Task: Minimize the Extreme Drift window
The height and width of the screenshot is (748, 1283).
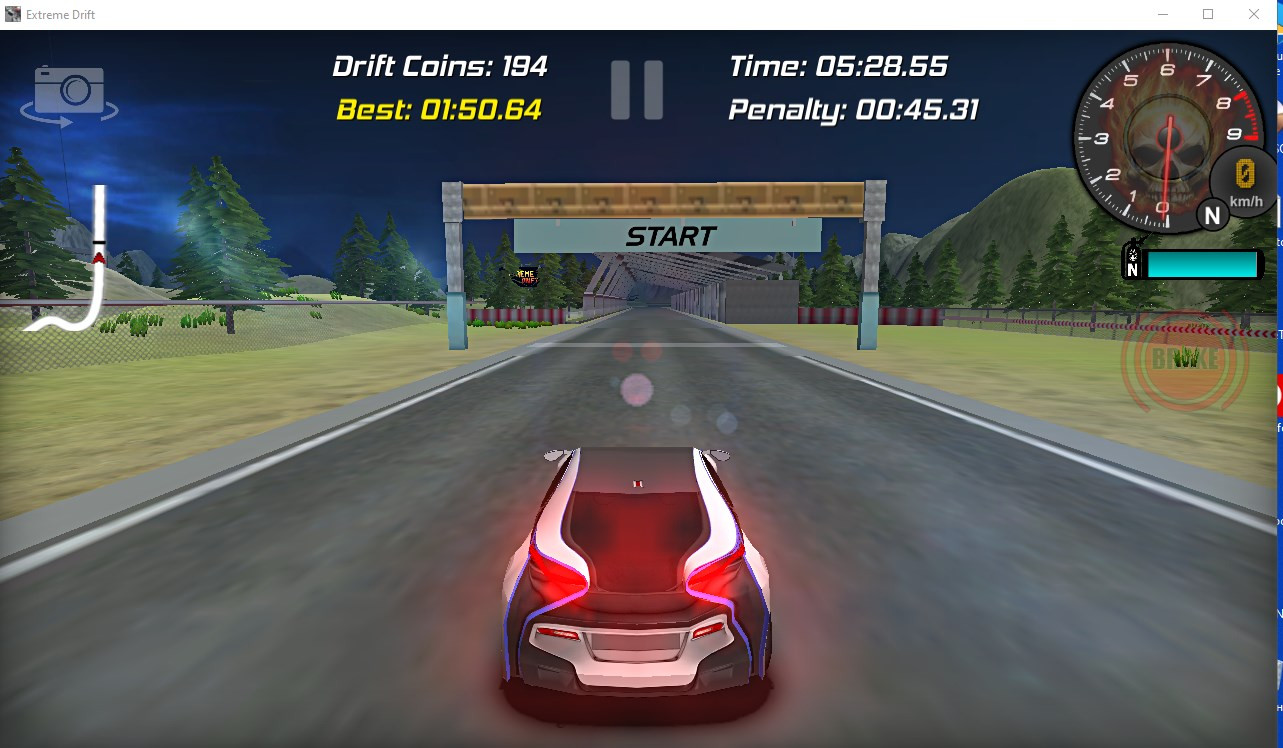Action: tap(1162, 14)
